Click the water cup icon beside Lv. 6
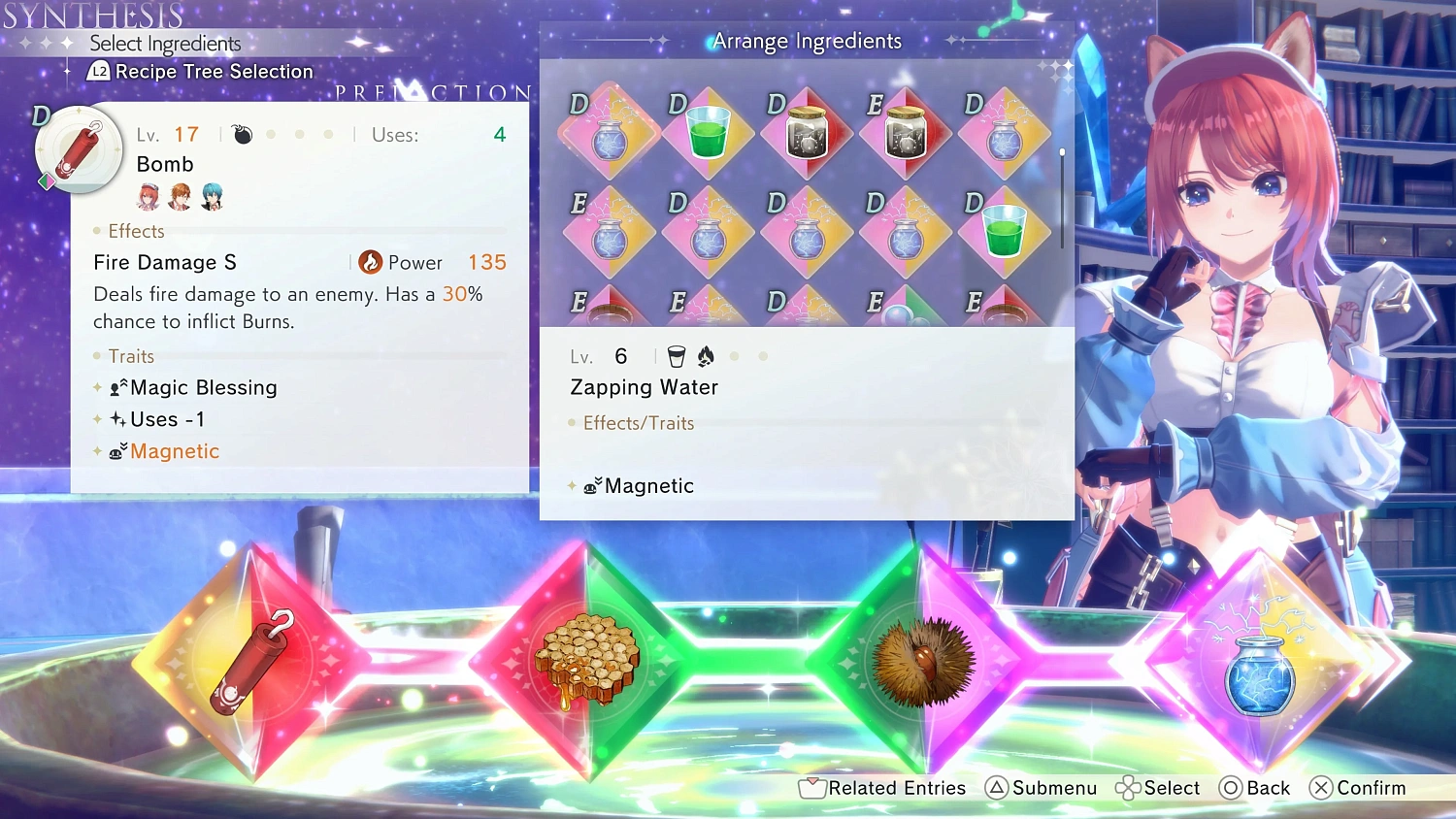 point(676,356)
